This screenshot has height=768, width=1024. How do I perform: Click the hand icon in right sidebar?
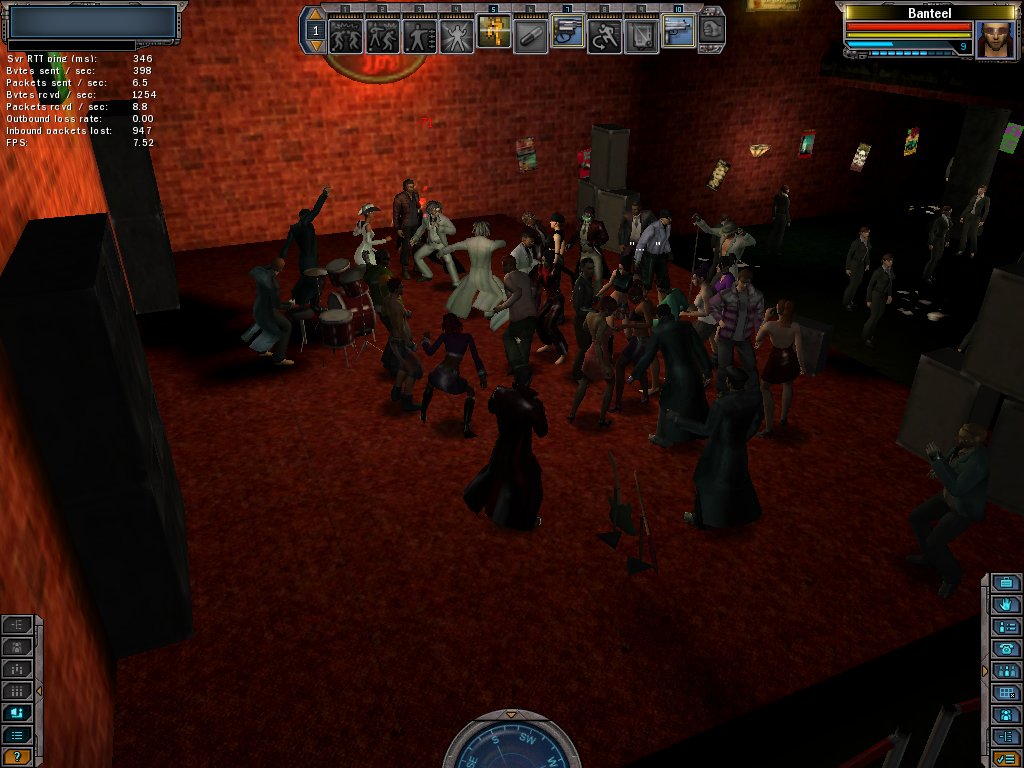click(x=1006, y=605)
